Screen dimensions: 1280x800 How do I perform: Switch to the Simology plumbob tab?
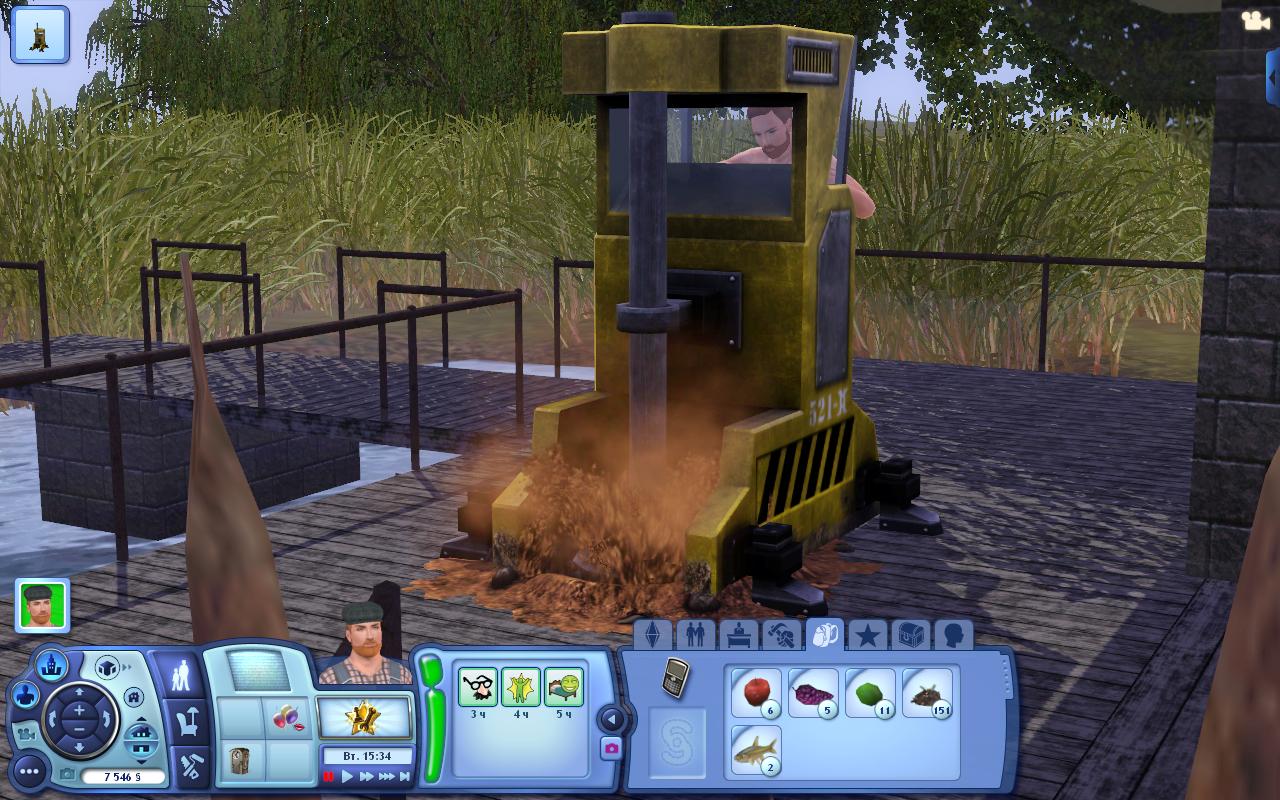pyautogui.click(x=652, y=635)
